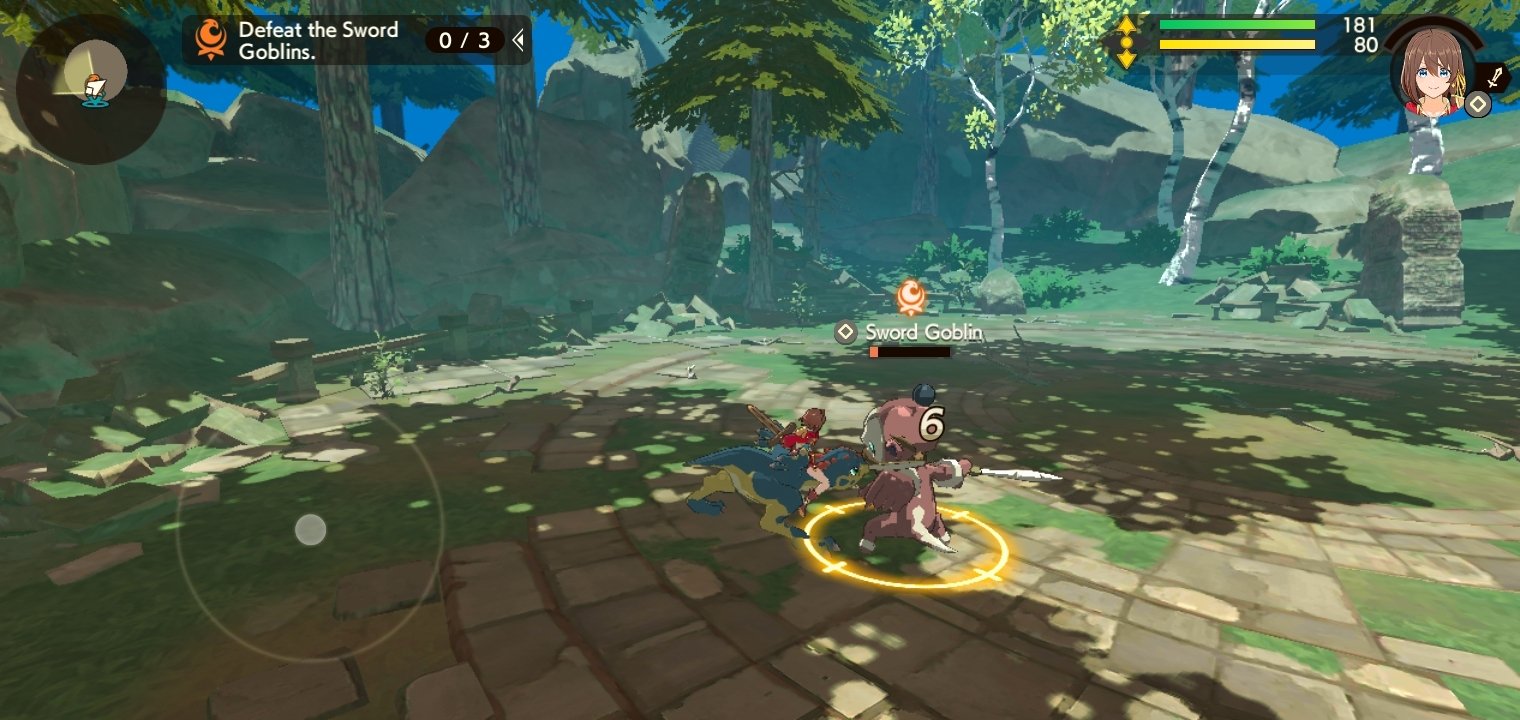Tap the Defeat the Sword Goblins objective tracker
Screen dimensions: 1520x720
click(318, 41)
